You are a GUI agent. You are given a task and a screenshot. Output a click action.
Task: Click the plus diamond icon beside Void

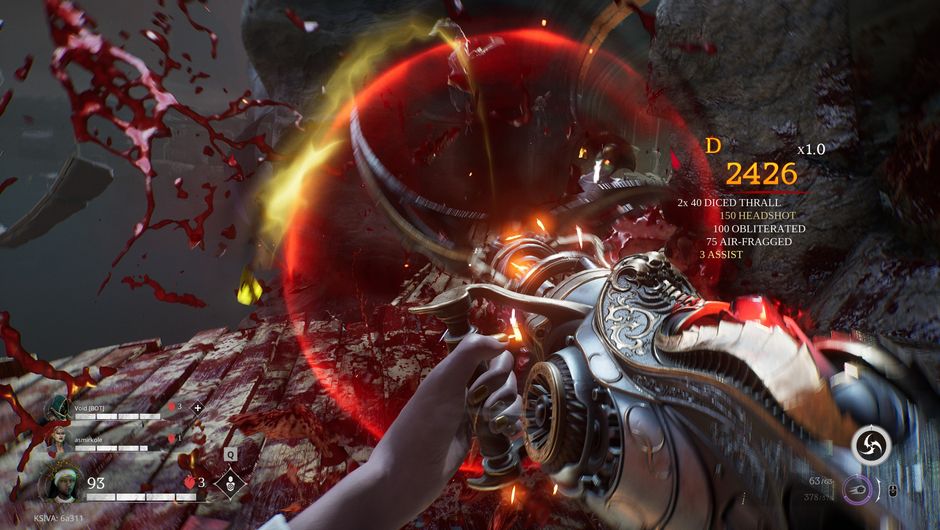pos(197,408)
